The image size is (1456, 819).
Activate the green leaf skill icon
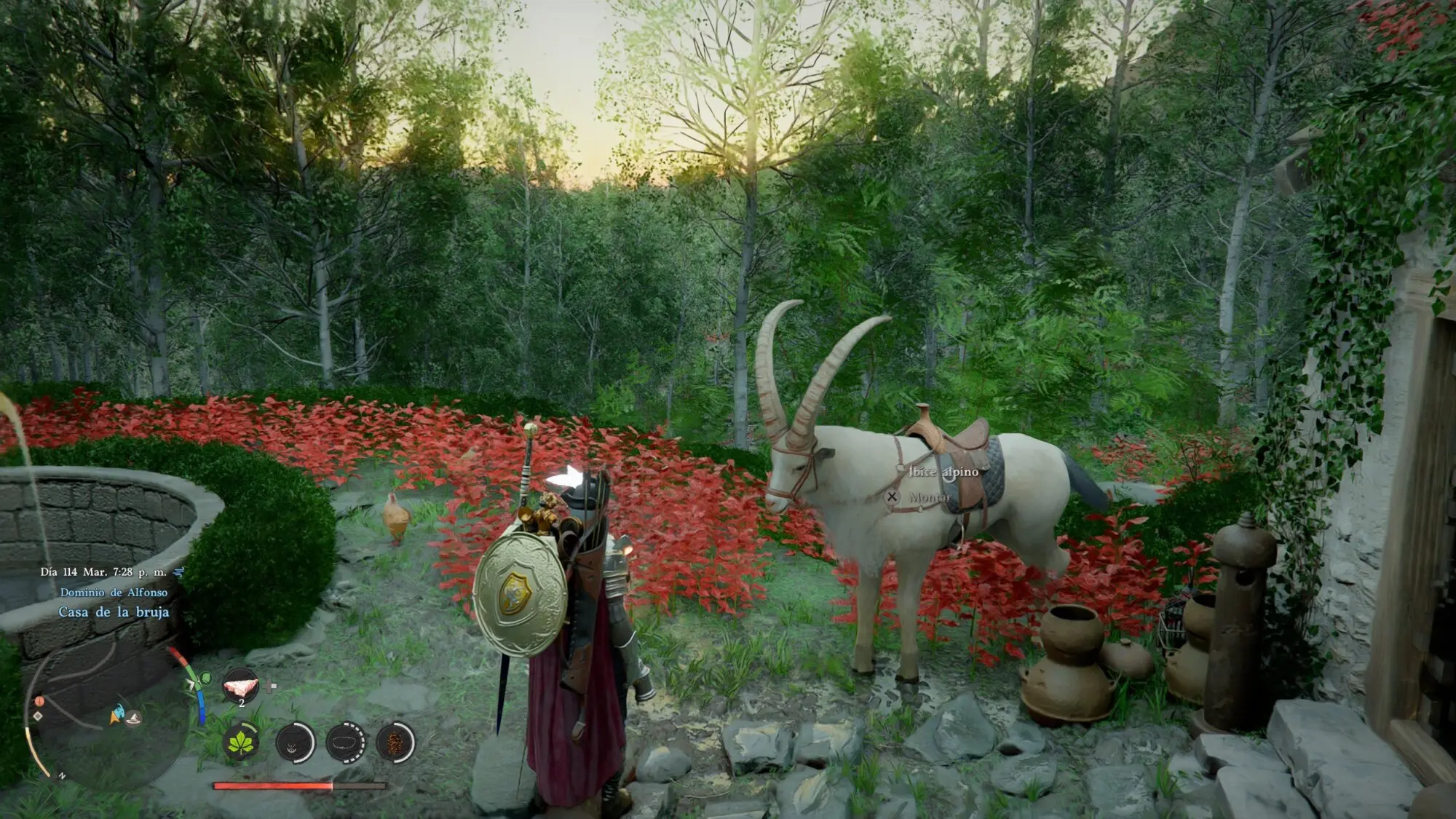pyautogui.click(x=241, y=742)
